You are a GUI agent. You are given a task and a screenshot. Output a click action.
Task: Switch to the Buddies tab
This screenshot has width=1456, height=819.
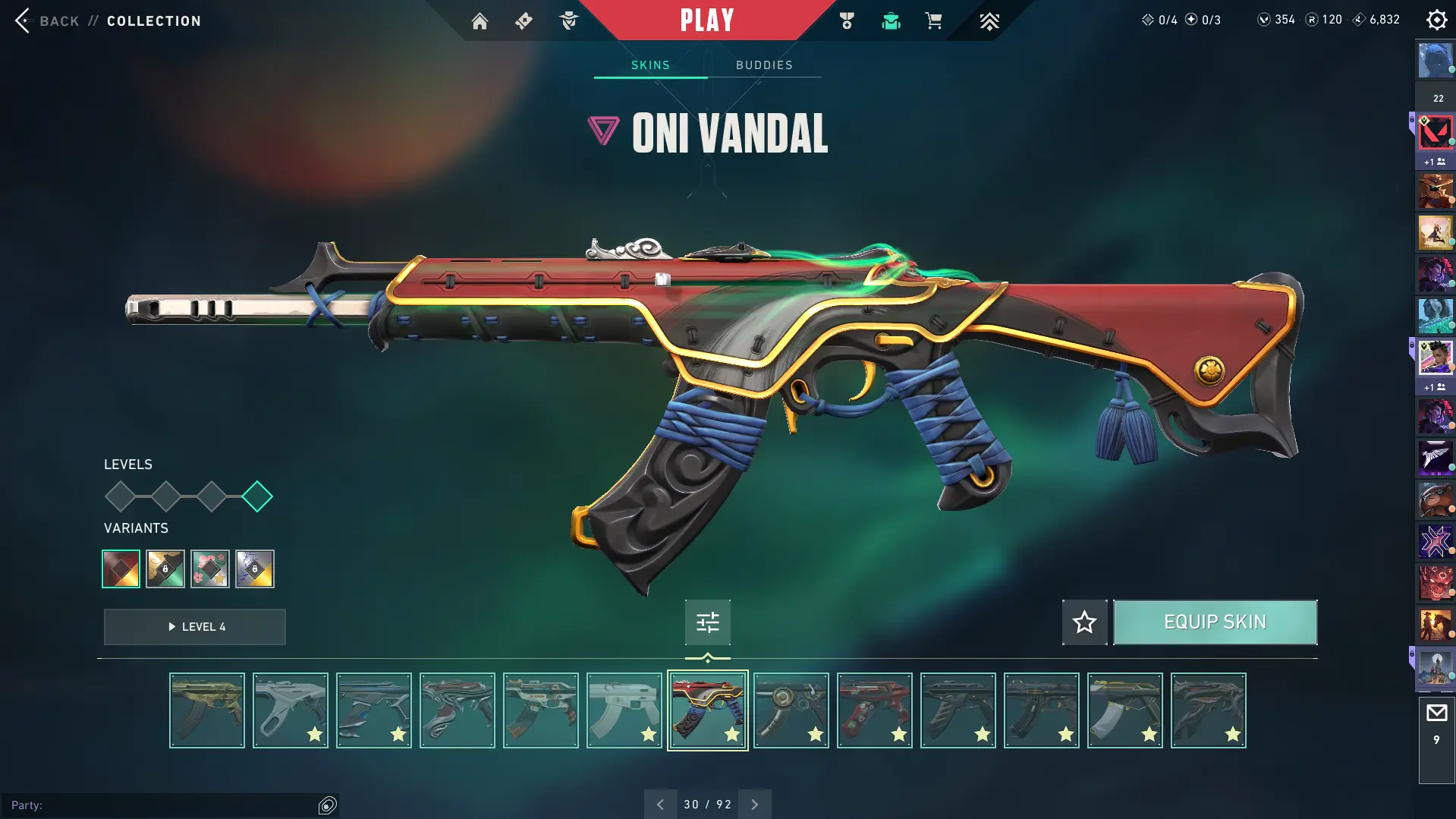click(764, 65)
